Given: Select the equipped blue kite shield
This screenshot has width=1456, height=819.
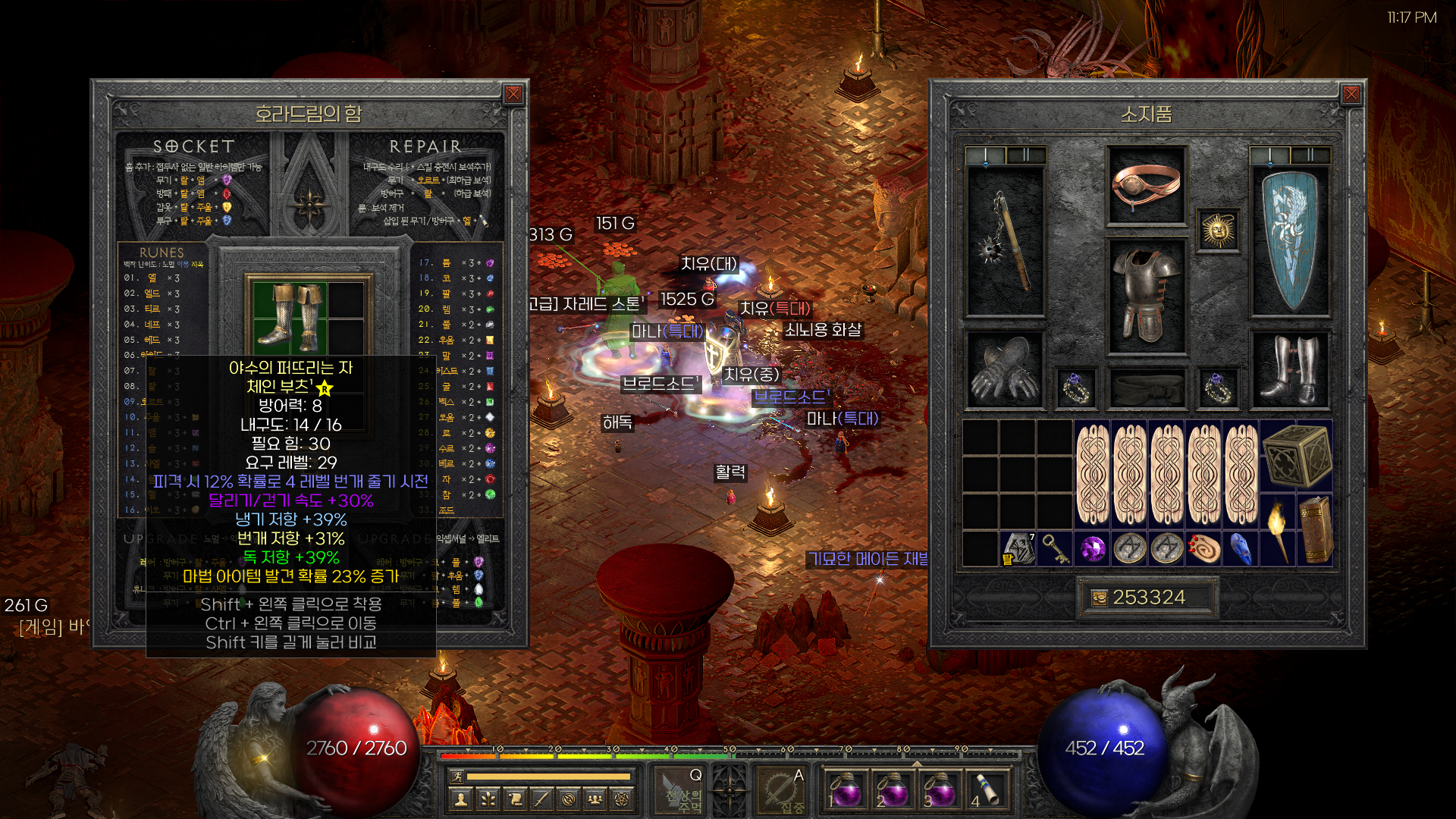Looking at the screenshot, I should [1288, 241].
